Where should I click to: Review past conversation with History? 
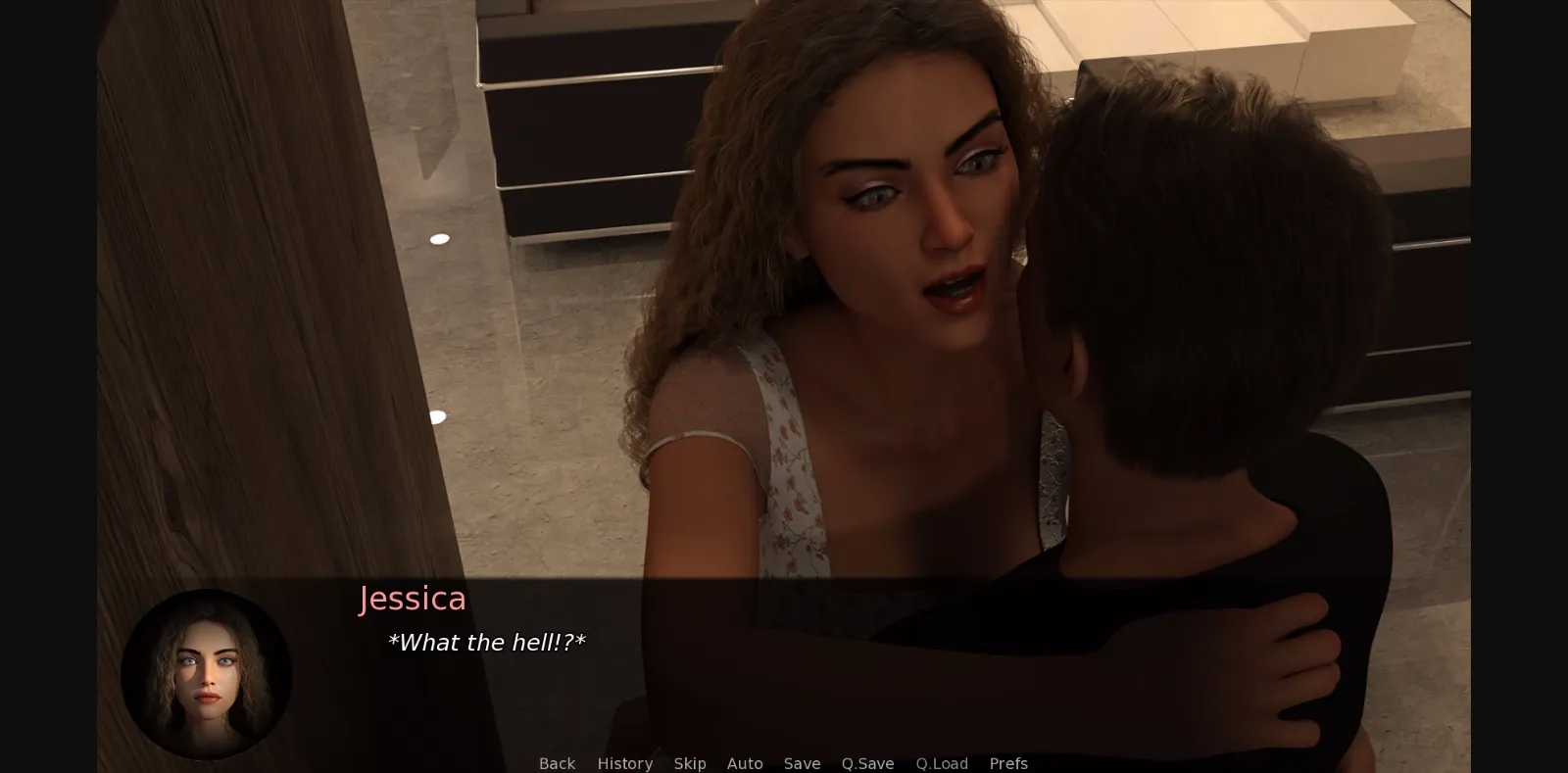click(x=624, y=763)
